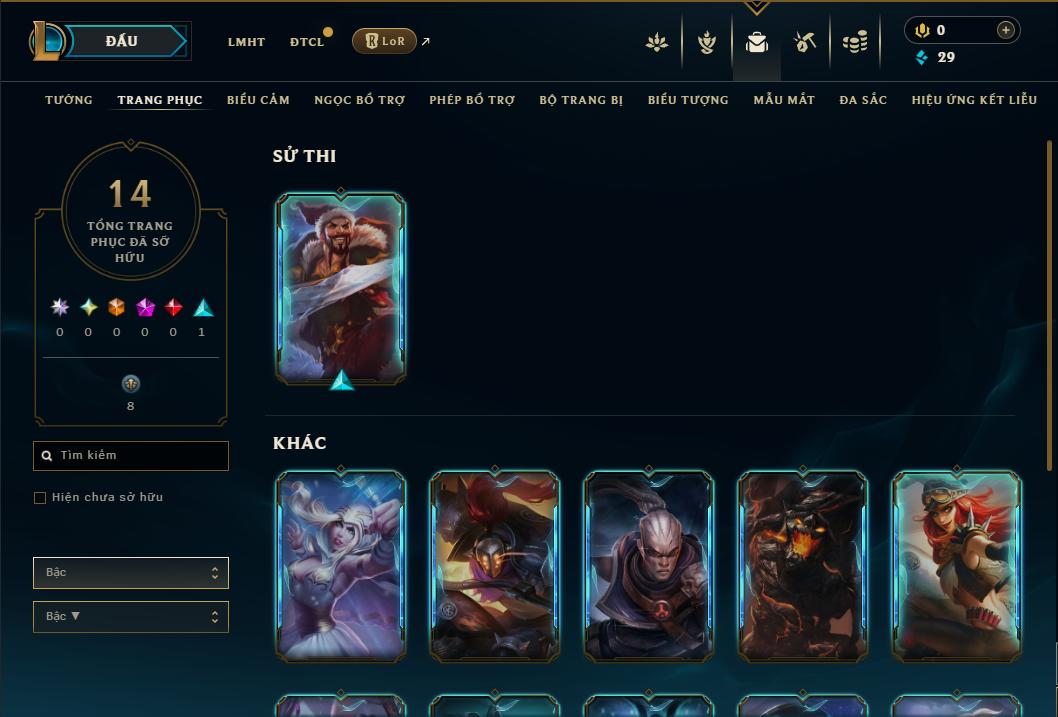Open the LoR external link
Image resolution: width=1058 pixels, height=717 pixels.
click(385, 41)
